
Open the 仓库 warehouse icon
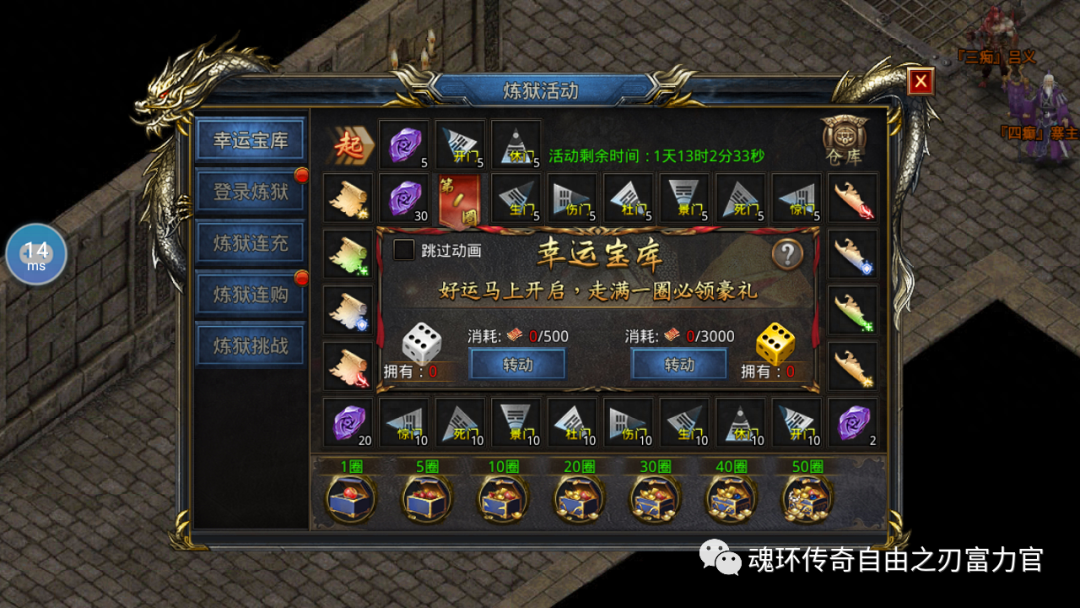pyautogui.click(x=842, y=143)
